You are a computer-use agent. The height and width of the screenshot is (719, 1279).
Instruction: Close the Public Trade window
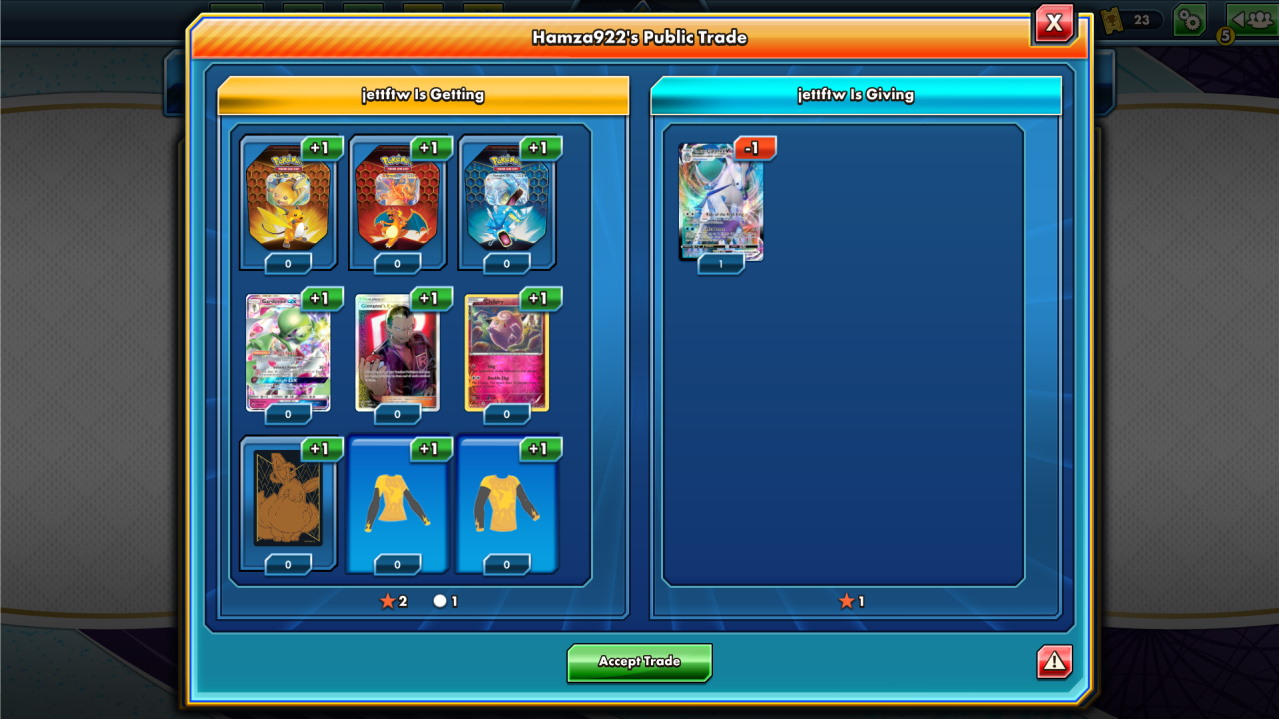click(x=1054, y=24)
